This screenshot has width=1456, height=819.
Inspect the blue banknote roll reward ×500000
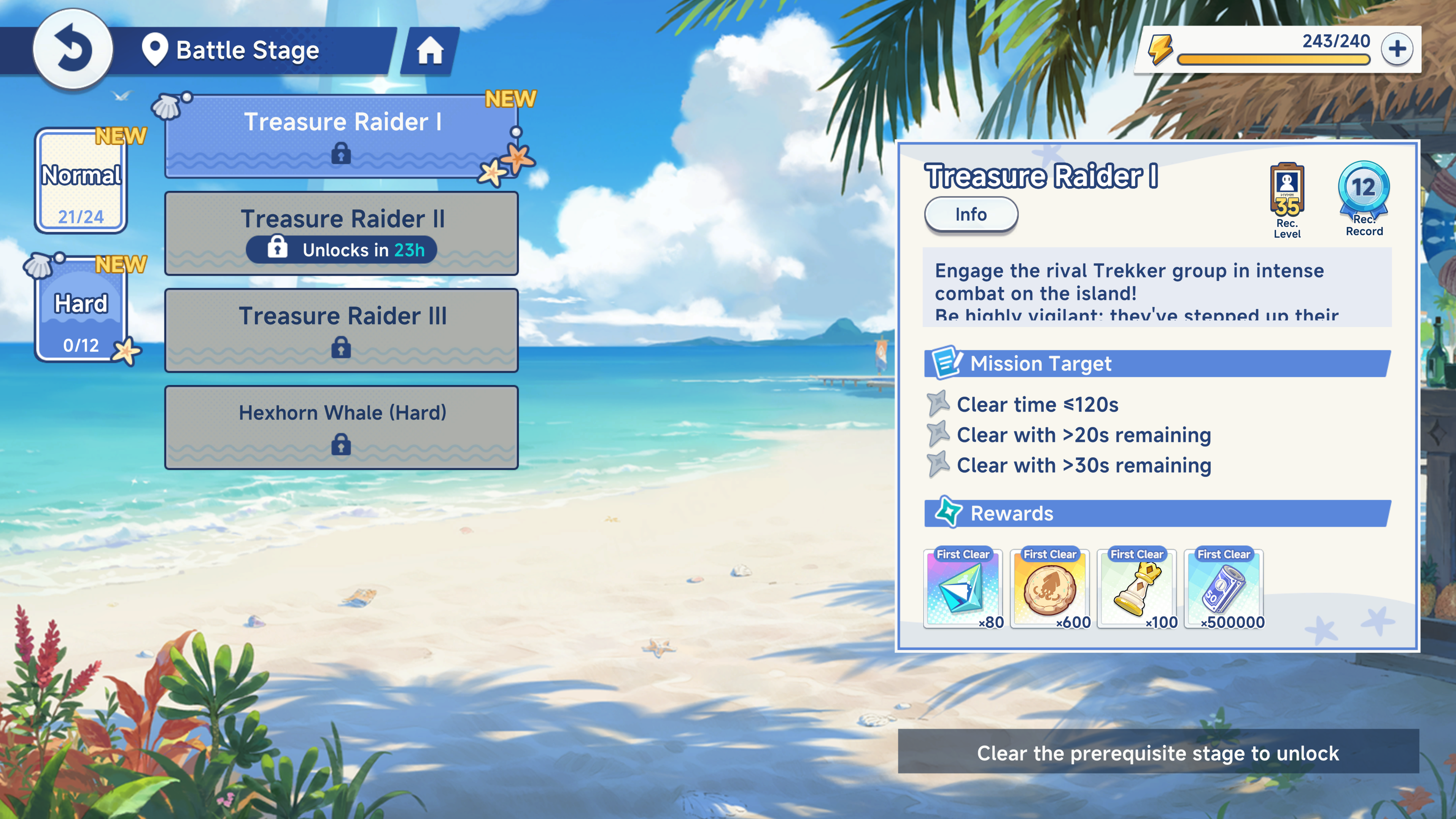pos(1224,589)
